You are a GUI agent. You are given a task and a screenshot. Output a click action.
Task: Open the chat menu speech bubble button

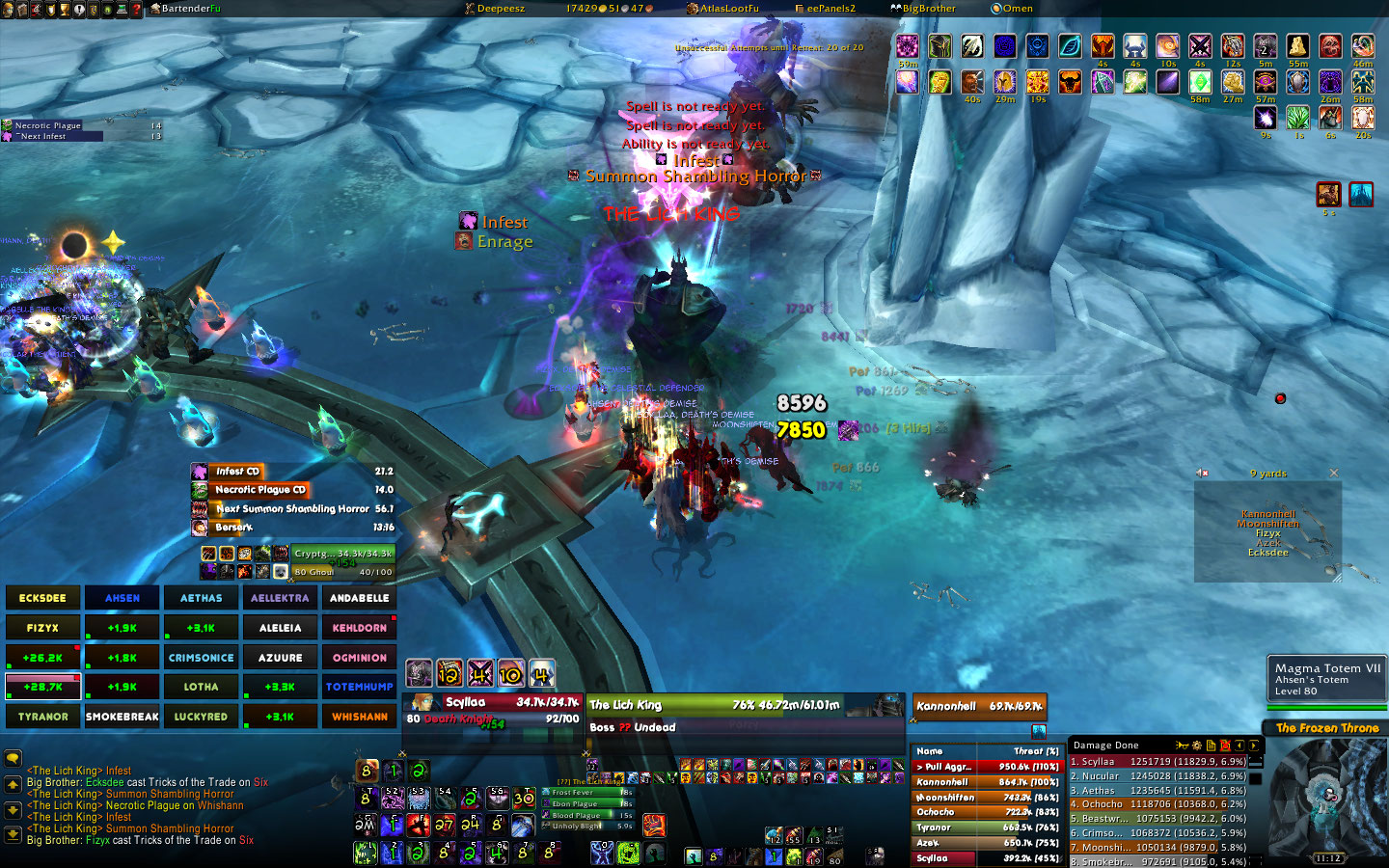coord(13,759)
